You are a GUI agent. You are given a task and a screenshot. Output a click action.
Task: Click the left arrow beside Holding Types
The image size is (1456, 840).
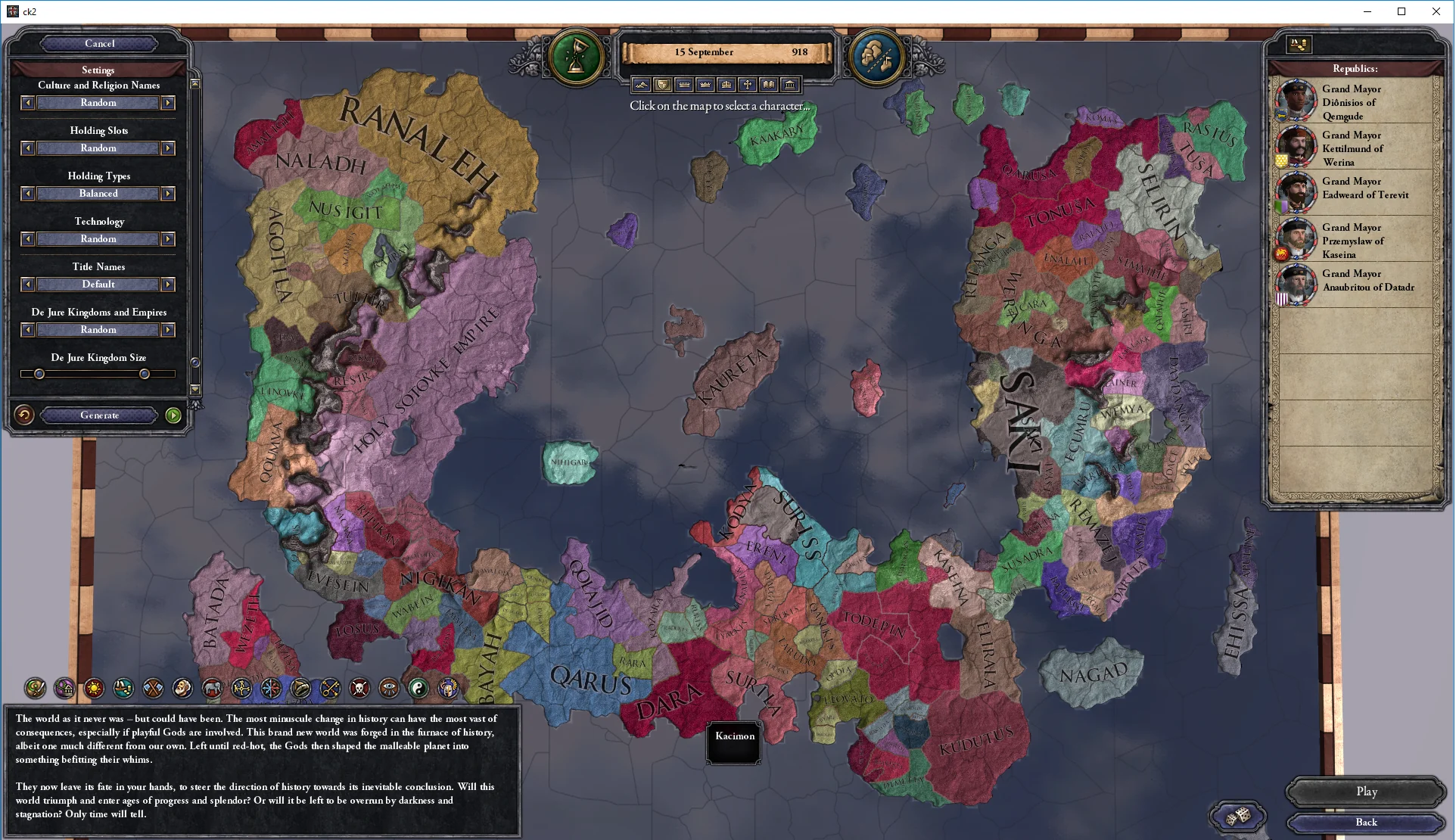click(27, 194)
